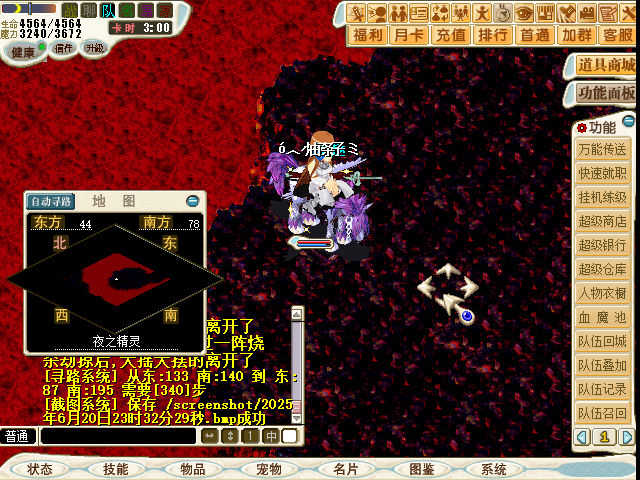Use 万能传送 universal teleport

click(603, 149)
